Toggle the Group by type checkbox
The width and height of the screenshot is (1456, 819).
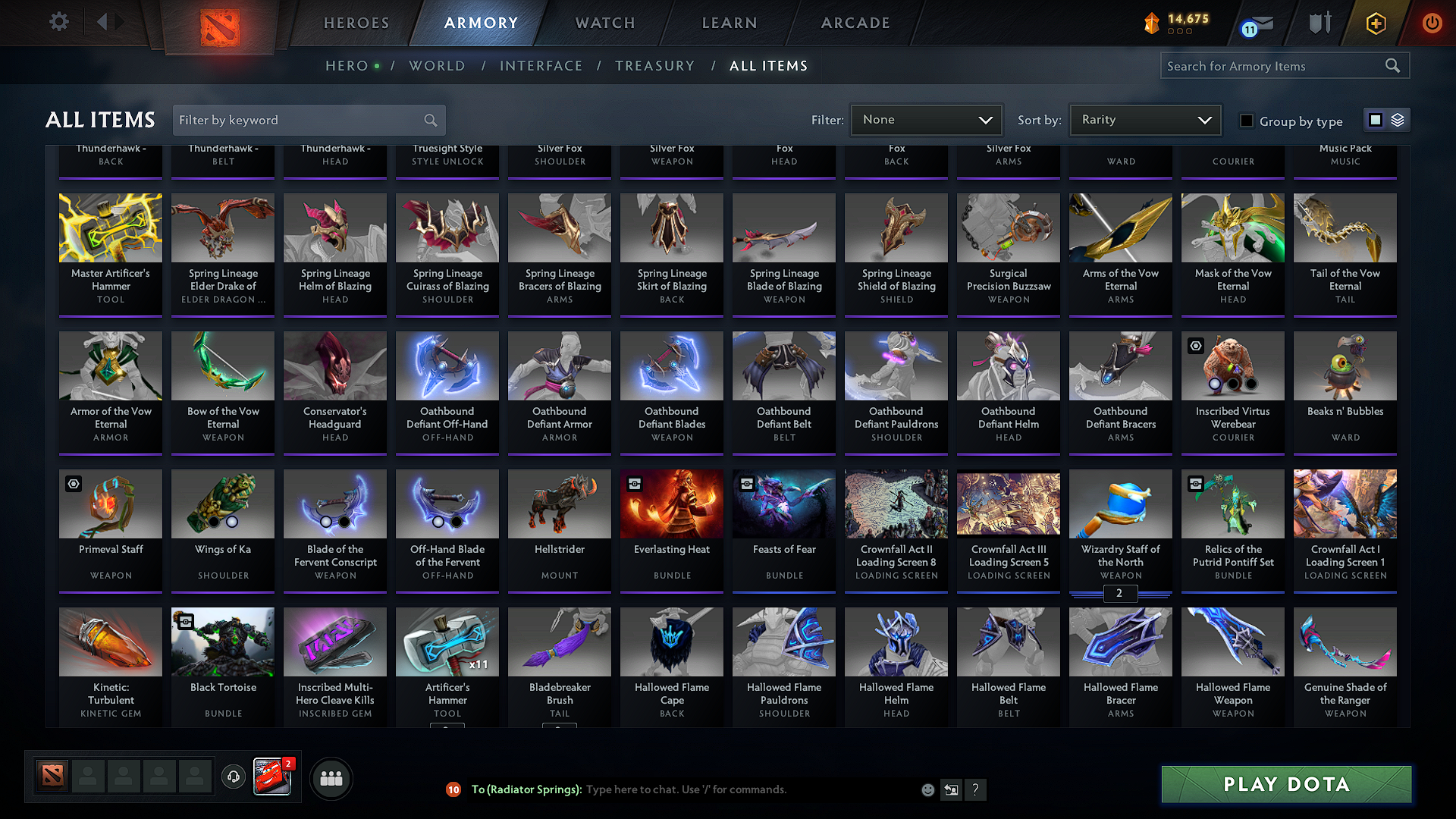coord(1246,121)
